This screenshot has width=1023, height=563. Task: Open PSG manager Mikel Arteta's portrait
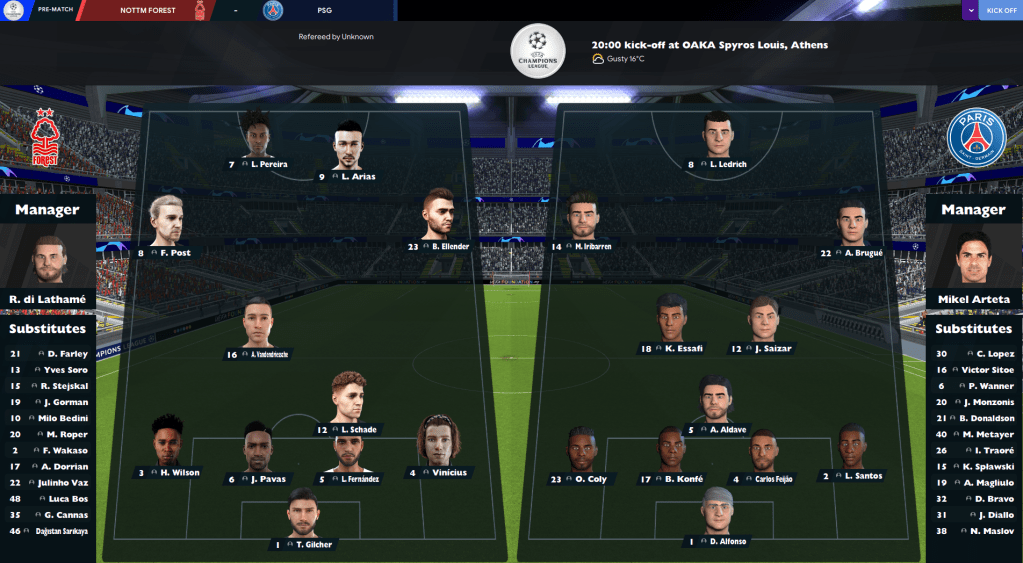click(x=972, y=260)
